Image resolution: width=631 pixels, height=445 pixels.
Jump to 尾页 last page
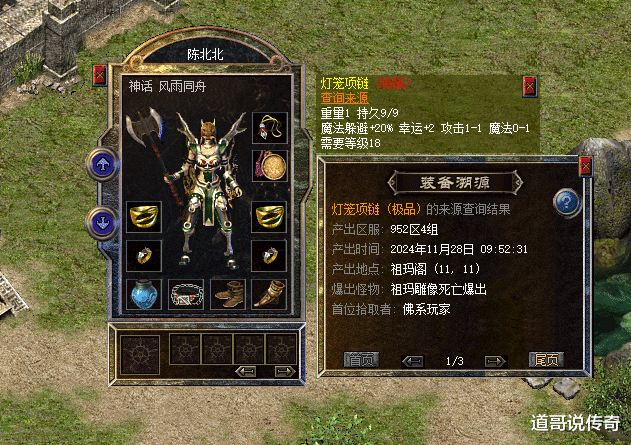pos(546,360)
